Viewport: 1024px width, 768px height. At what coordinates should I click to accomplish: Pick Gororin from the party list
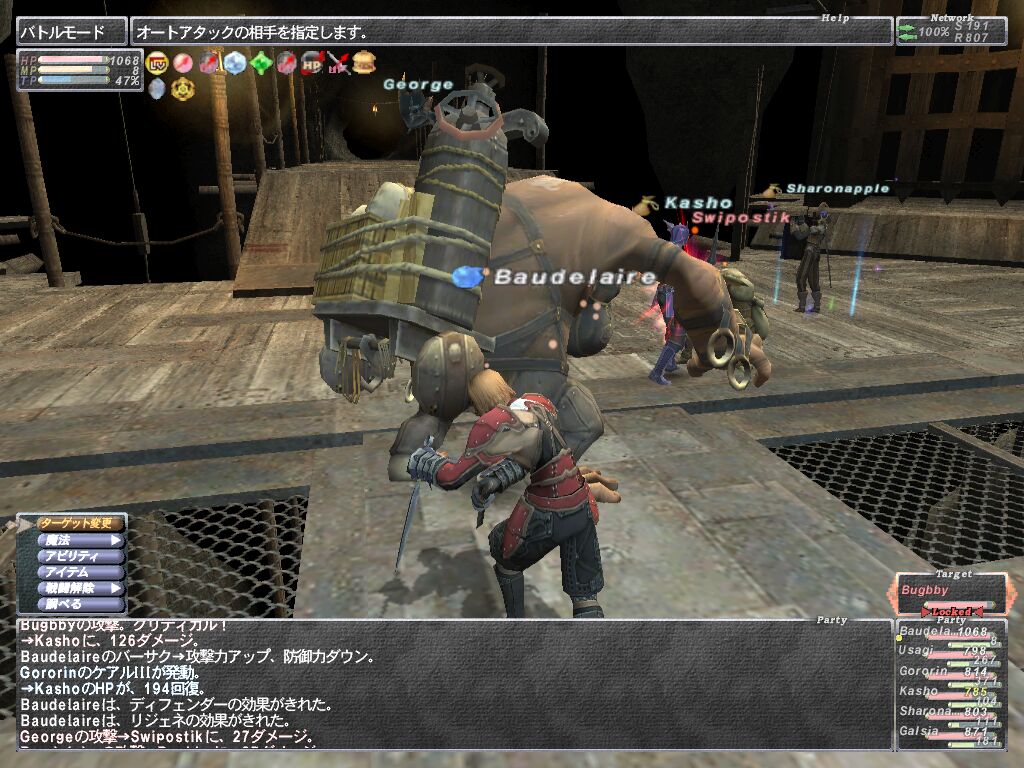pyautogui.click(x=944, y=672)
